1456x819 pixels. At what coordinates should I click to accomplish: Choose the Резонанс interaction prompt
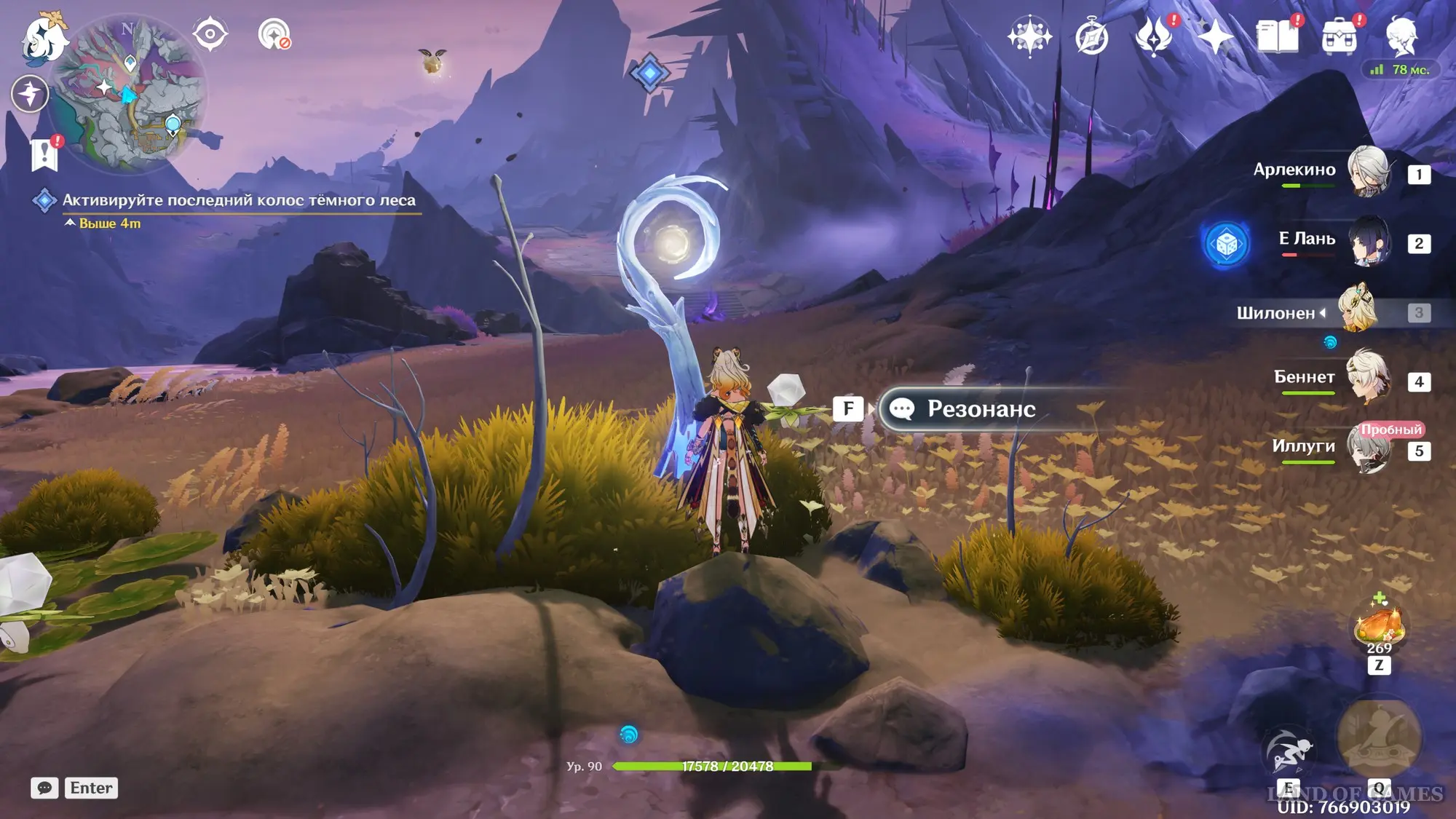point(980,409)
